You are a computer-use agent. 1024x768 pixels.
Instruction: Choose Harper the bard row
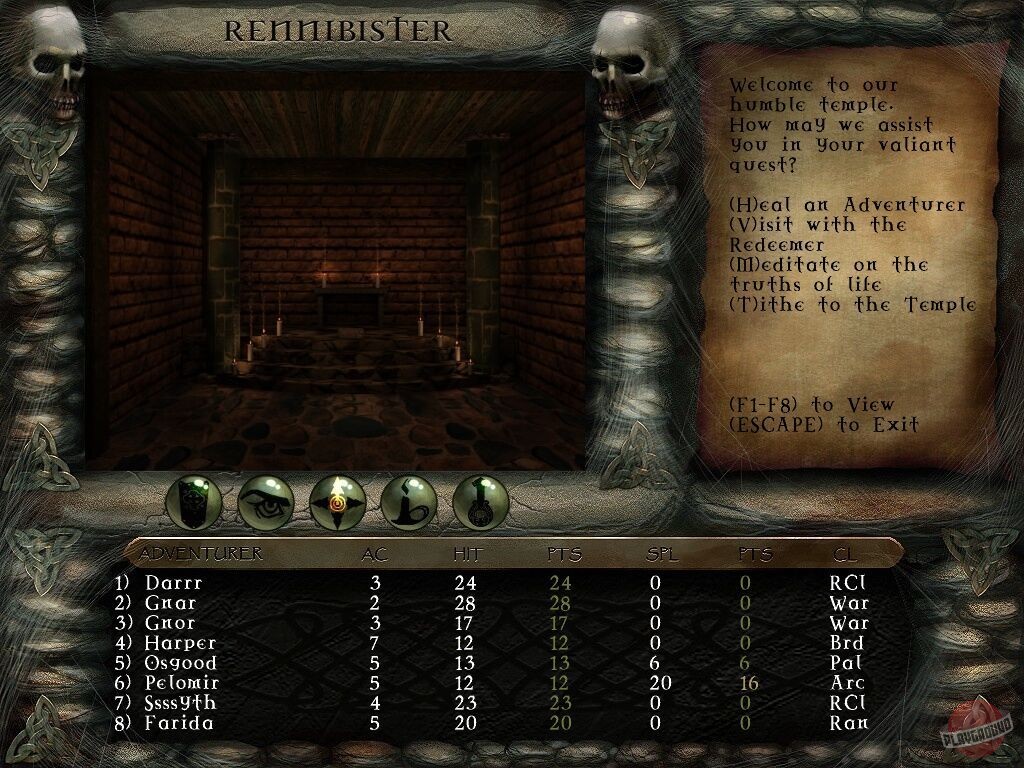[180, 643]
